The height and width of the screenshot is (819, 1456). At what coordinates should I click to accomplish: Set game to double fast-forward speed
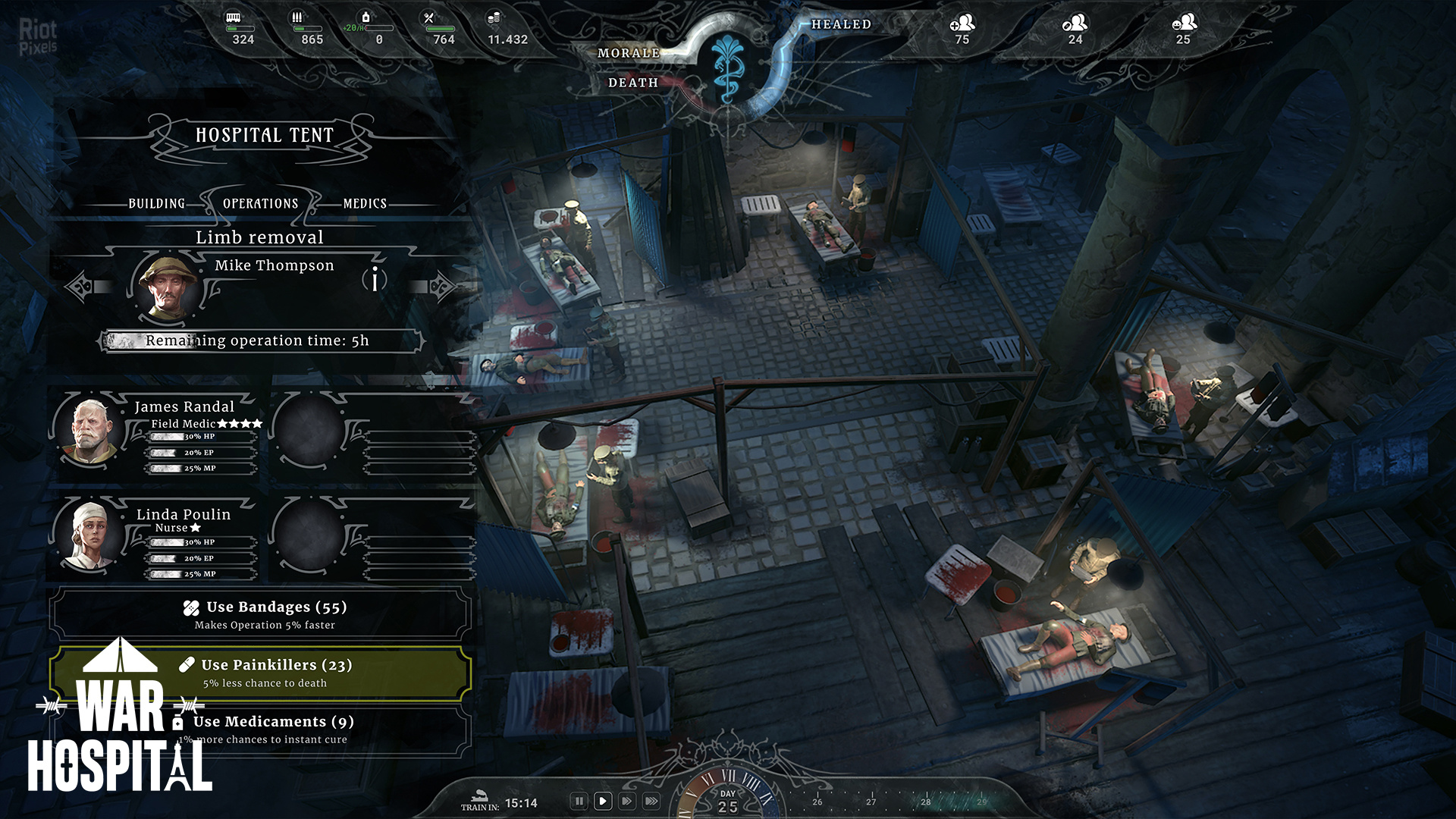tap(627, 801)
